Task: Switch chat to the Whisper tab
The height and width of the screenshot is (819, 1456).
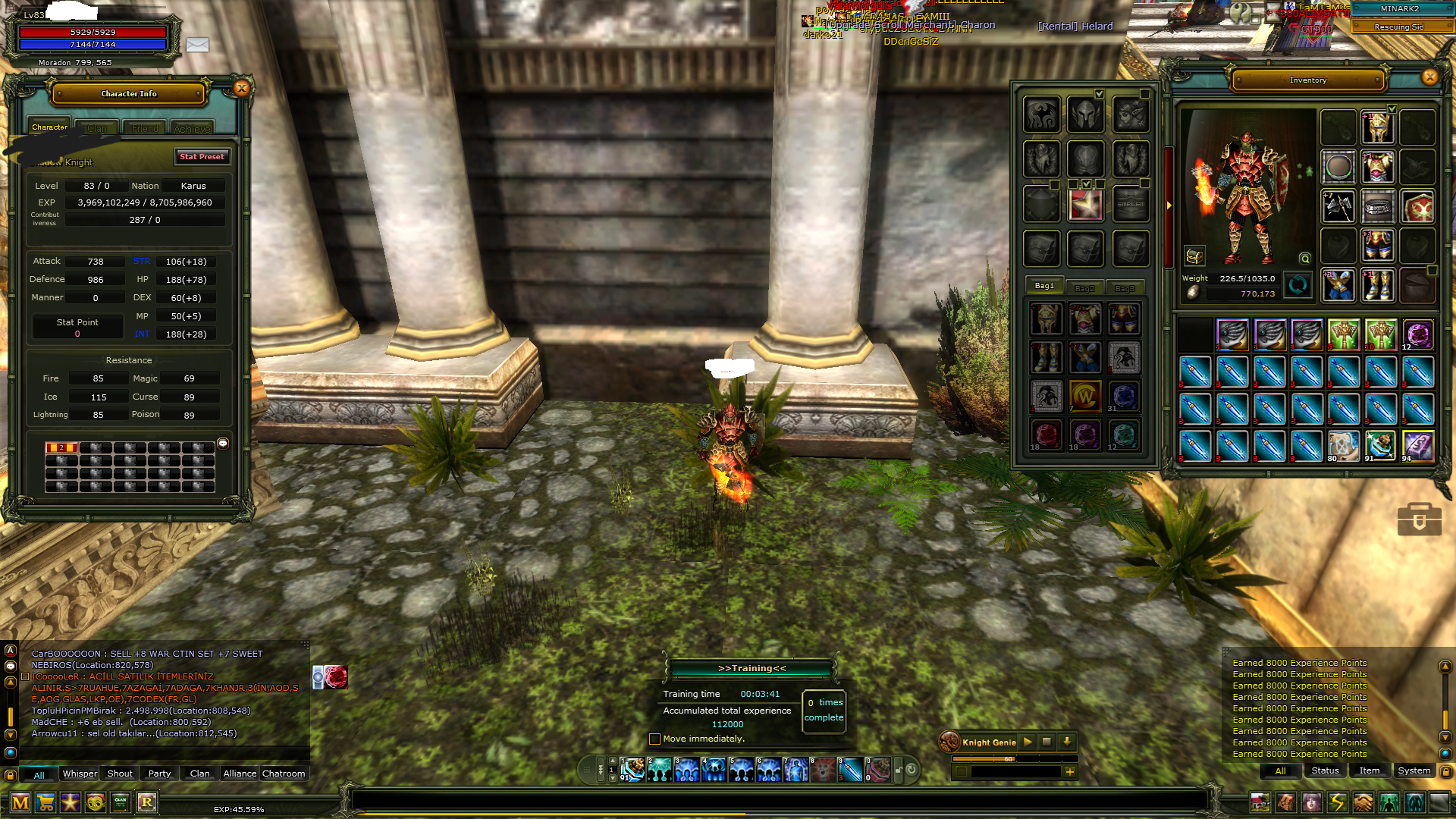Action: pos(80,773)
